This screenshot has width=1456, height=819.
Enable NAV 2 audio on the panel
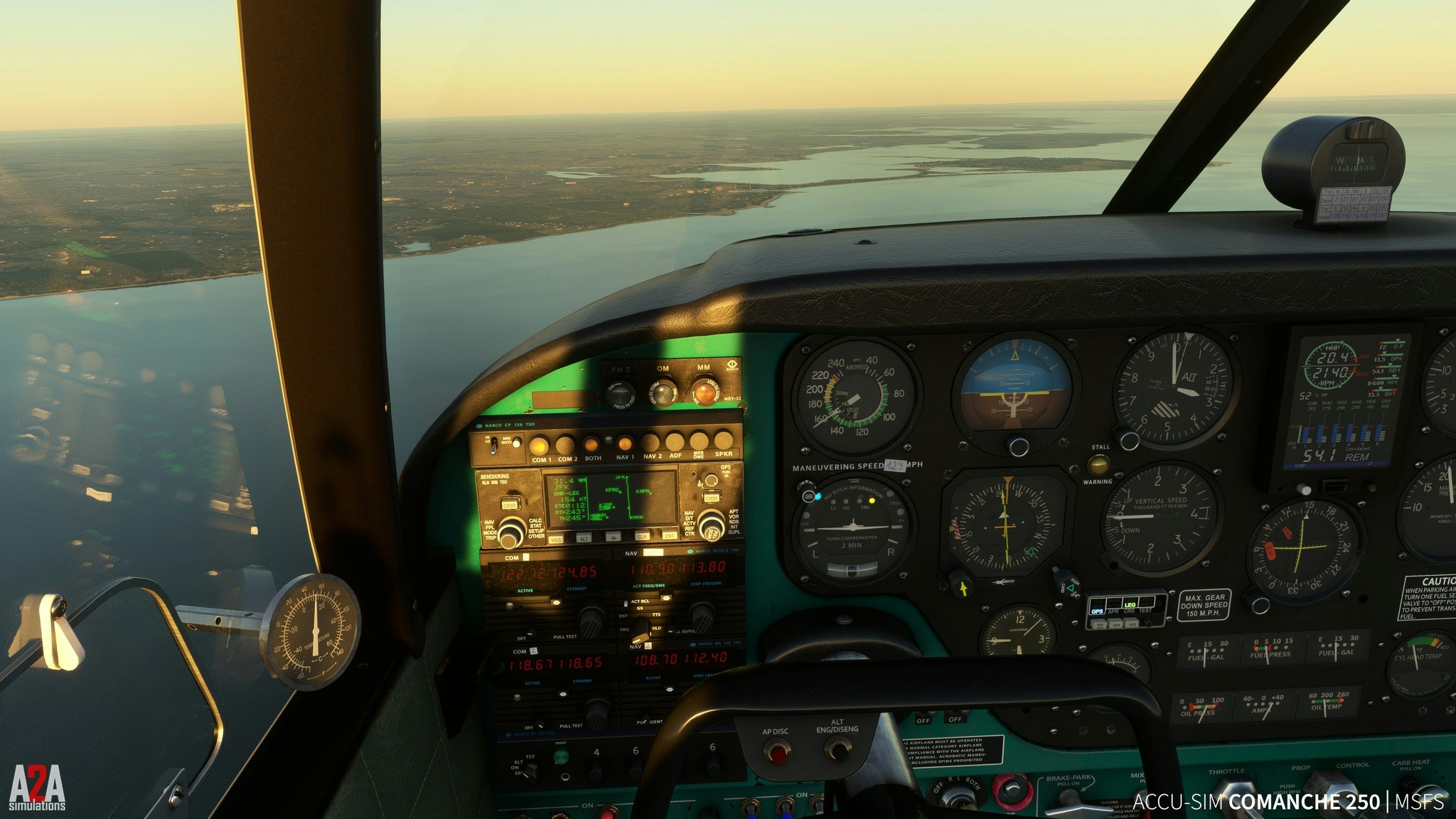tap(651, 443)
